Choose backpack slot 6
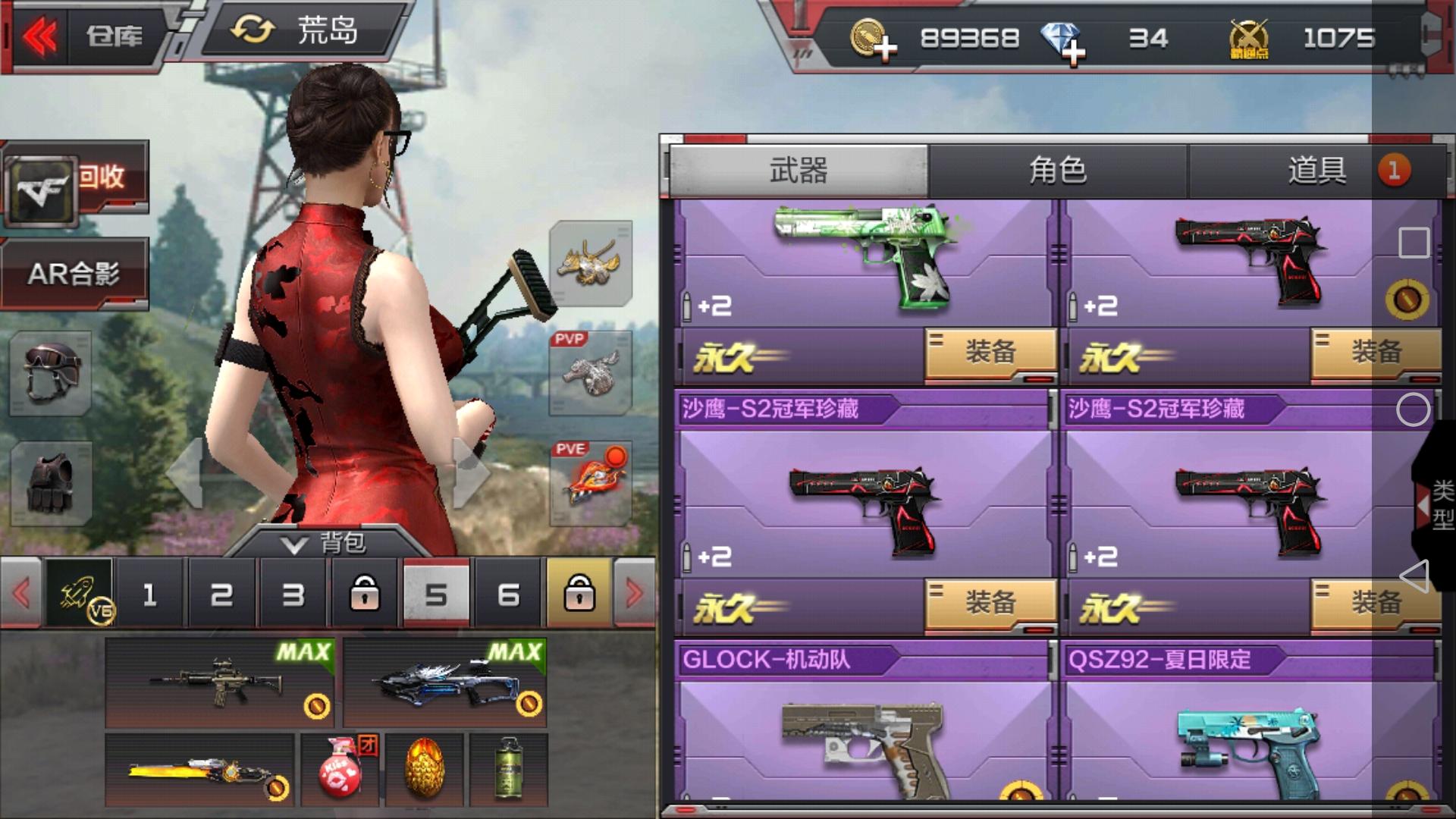The height and width of the screenshot is (819, 1456). point(508,595)
